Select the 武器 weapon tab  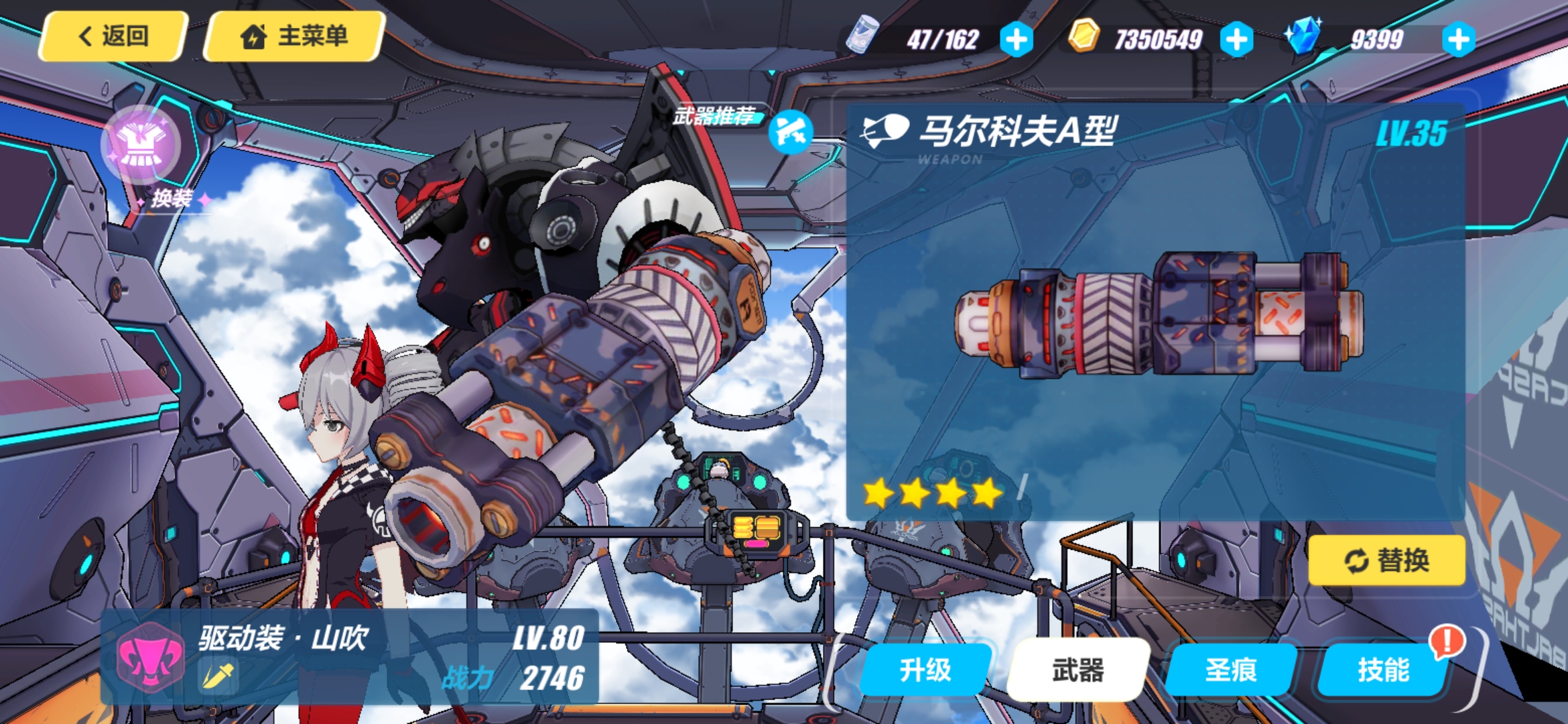point(1077,670)
